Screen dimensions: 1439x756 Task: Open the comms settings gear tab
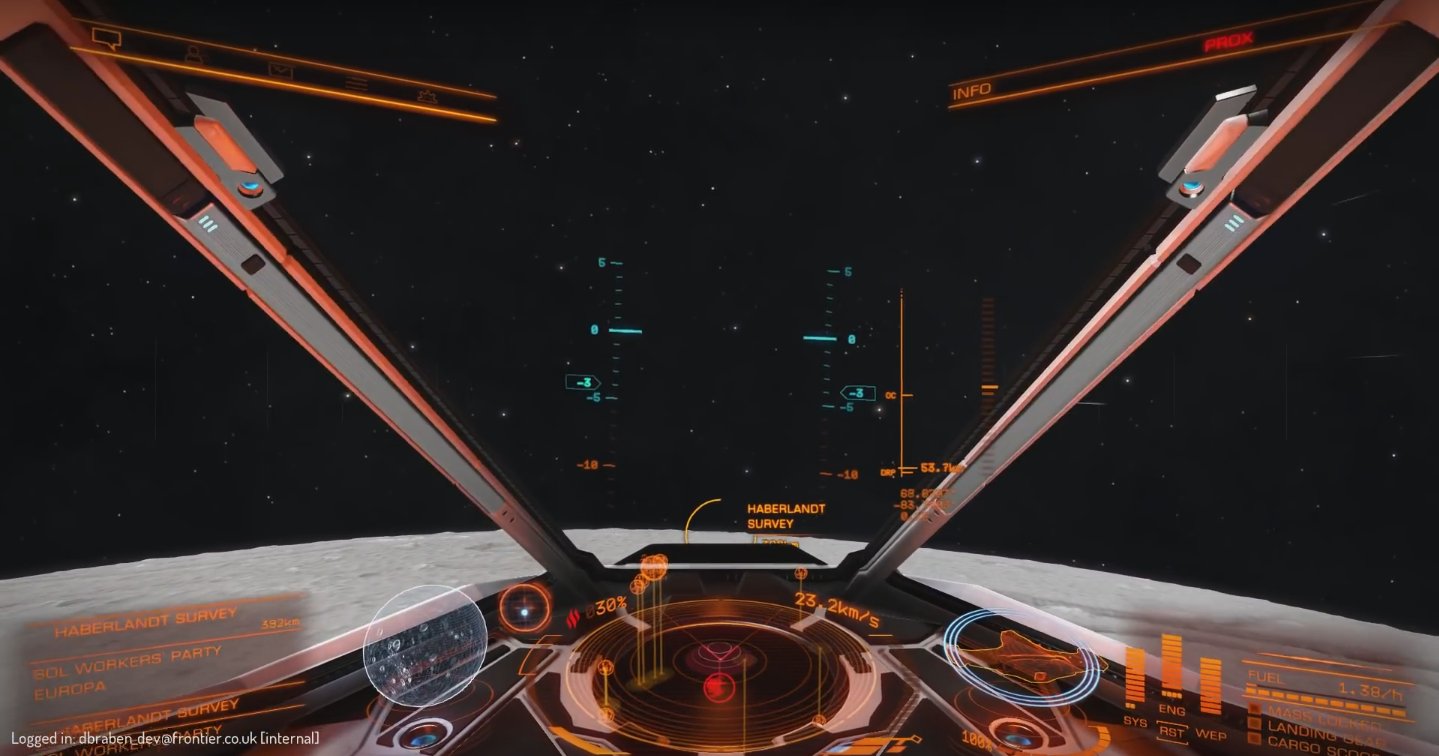pyautogui.click(x=428, y=97)
